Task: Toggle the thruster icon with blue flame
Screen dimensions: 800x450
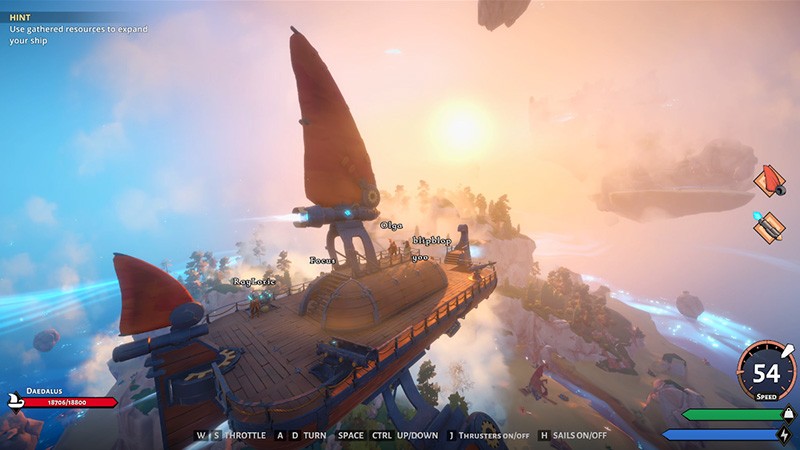Action: point(768,227)
